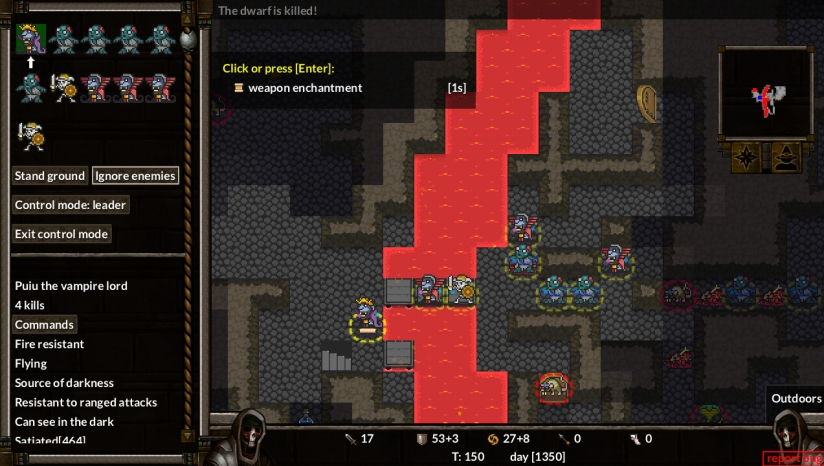The image size is (824, 466).
Task: Click the wizard hat button under minimap
Action: (x=787, y=157)
